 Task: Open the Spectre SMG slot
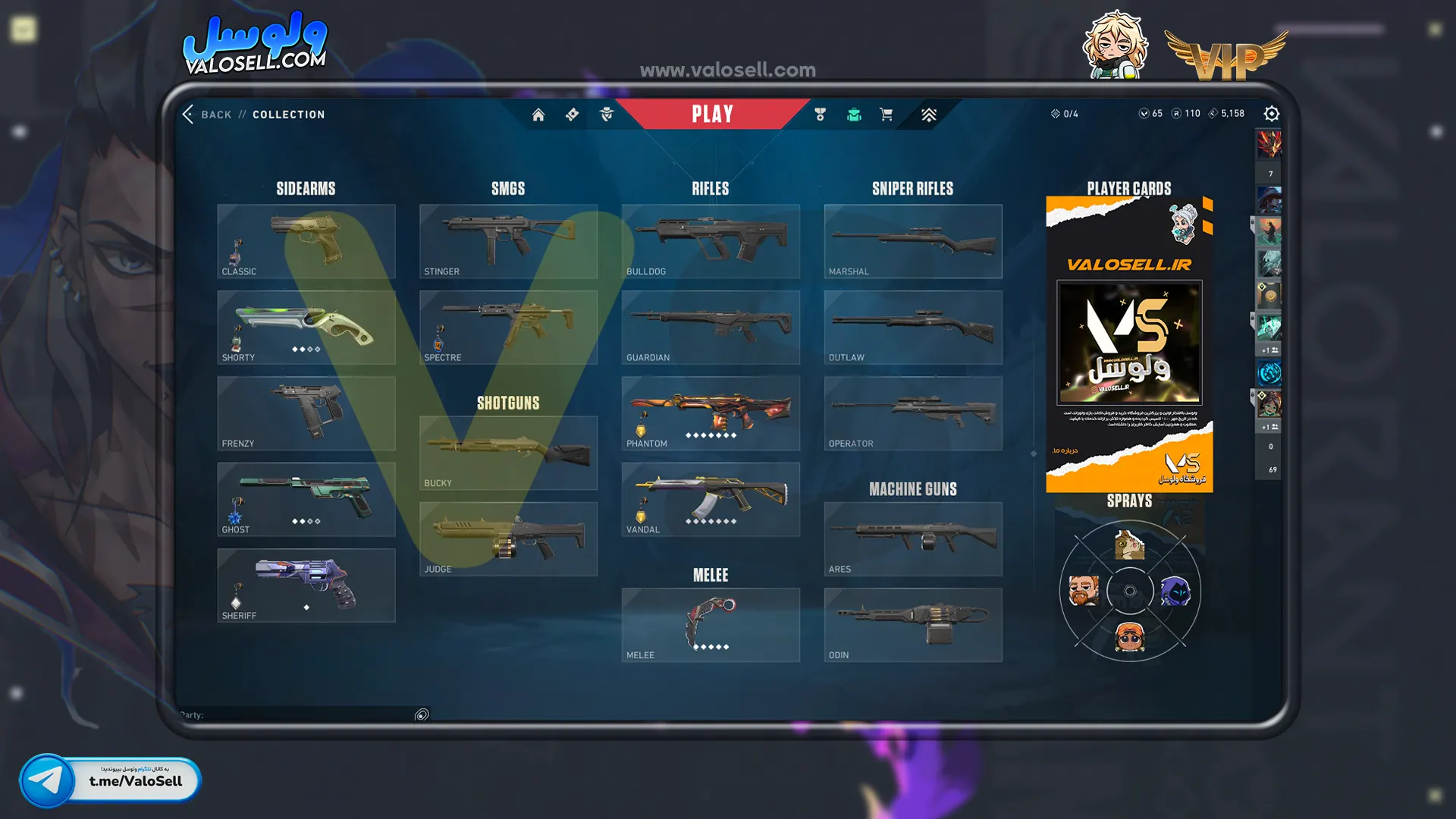coord(508,327)
